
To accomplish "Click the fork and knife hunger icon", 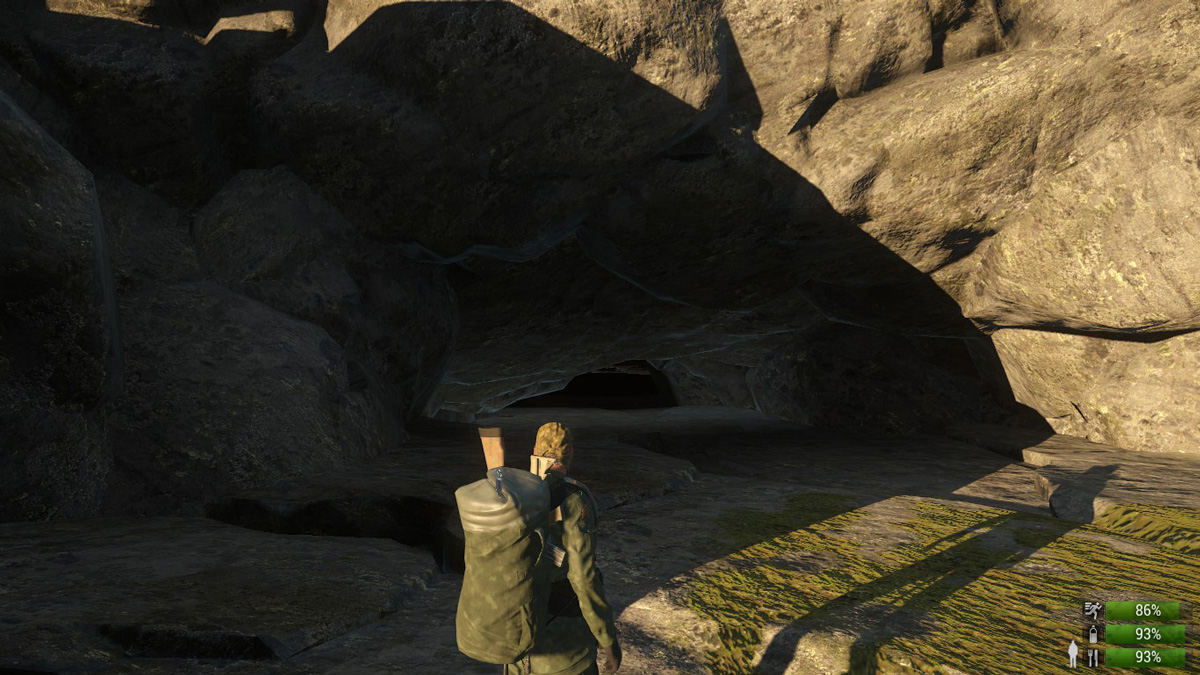I will [1093, 657].
